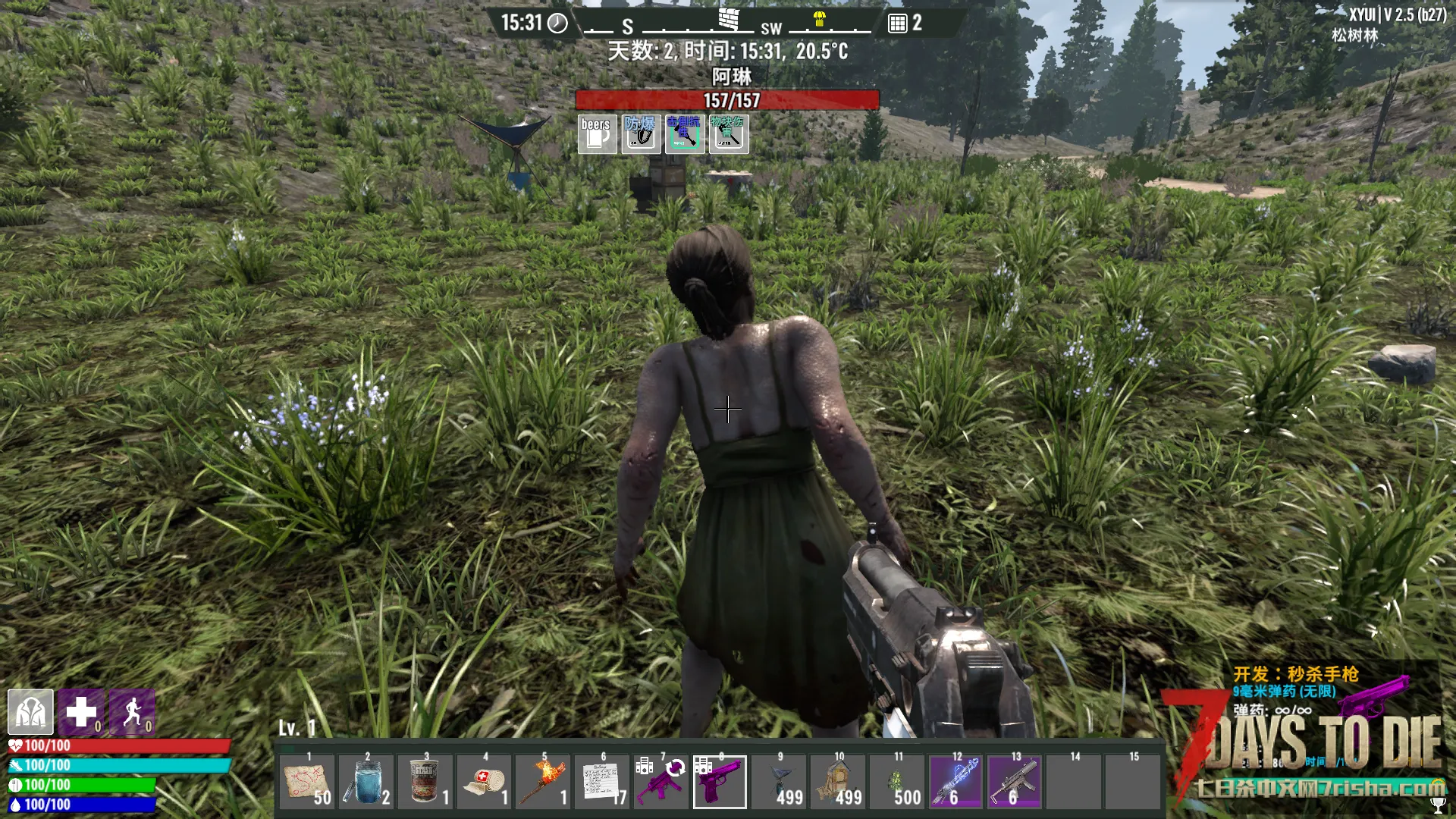
Task: Select the treasure map hotbar slot
Action: (x=306, y=782)
